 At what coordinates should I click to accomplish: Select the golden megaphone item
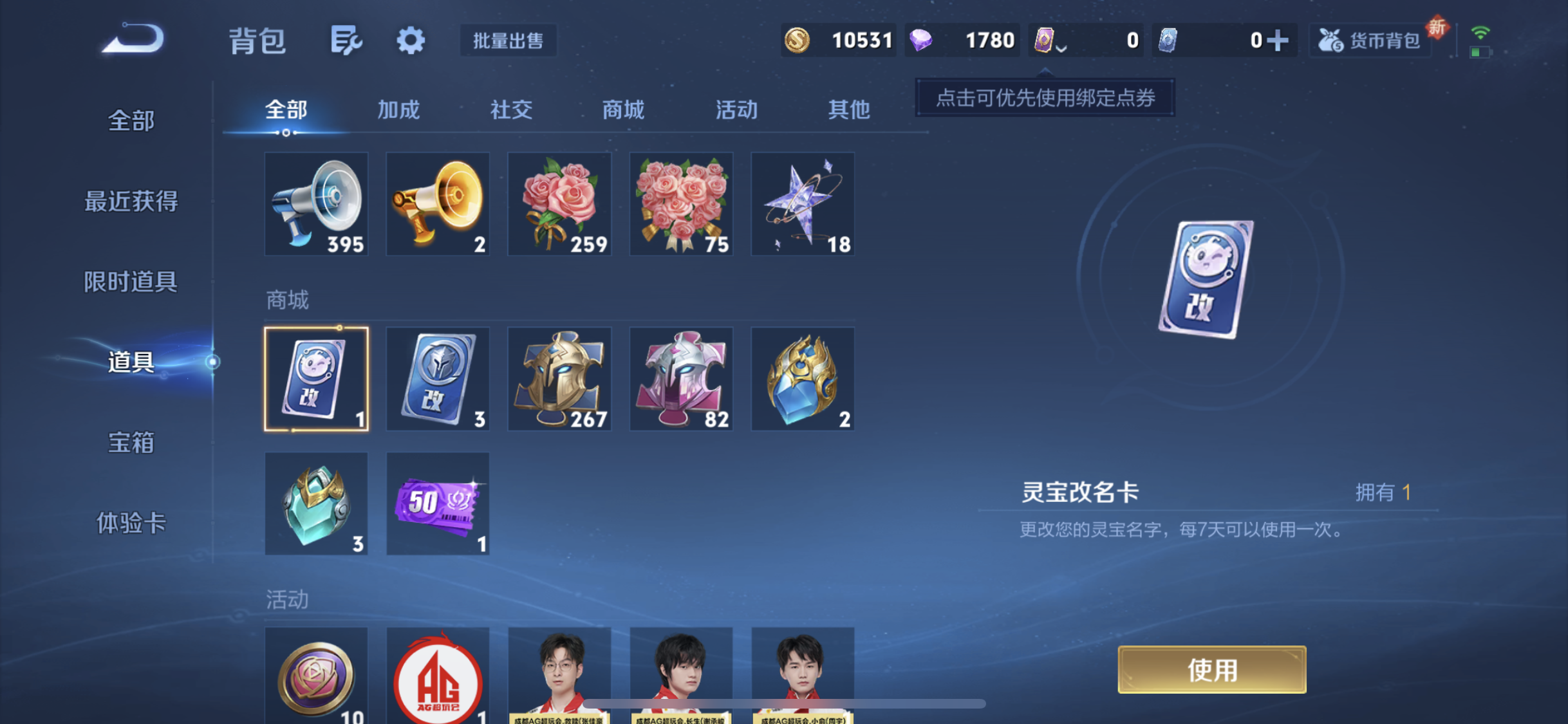click(437, 205)
